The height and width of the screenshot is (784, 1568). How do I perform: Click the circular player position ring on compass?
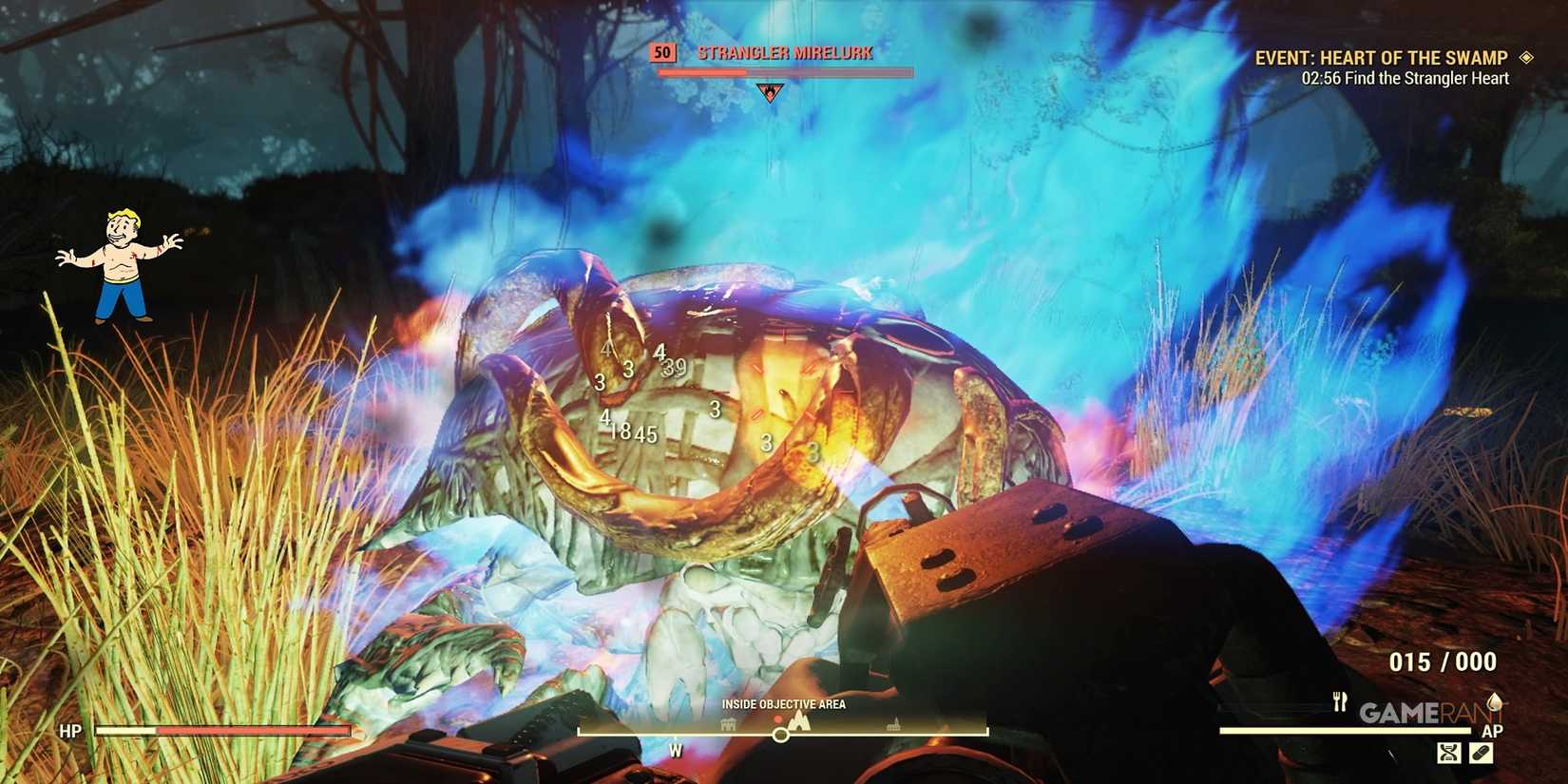(779, 735)
